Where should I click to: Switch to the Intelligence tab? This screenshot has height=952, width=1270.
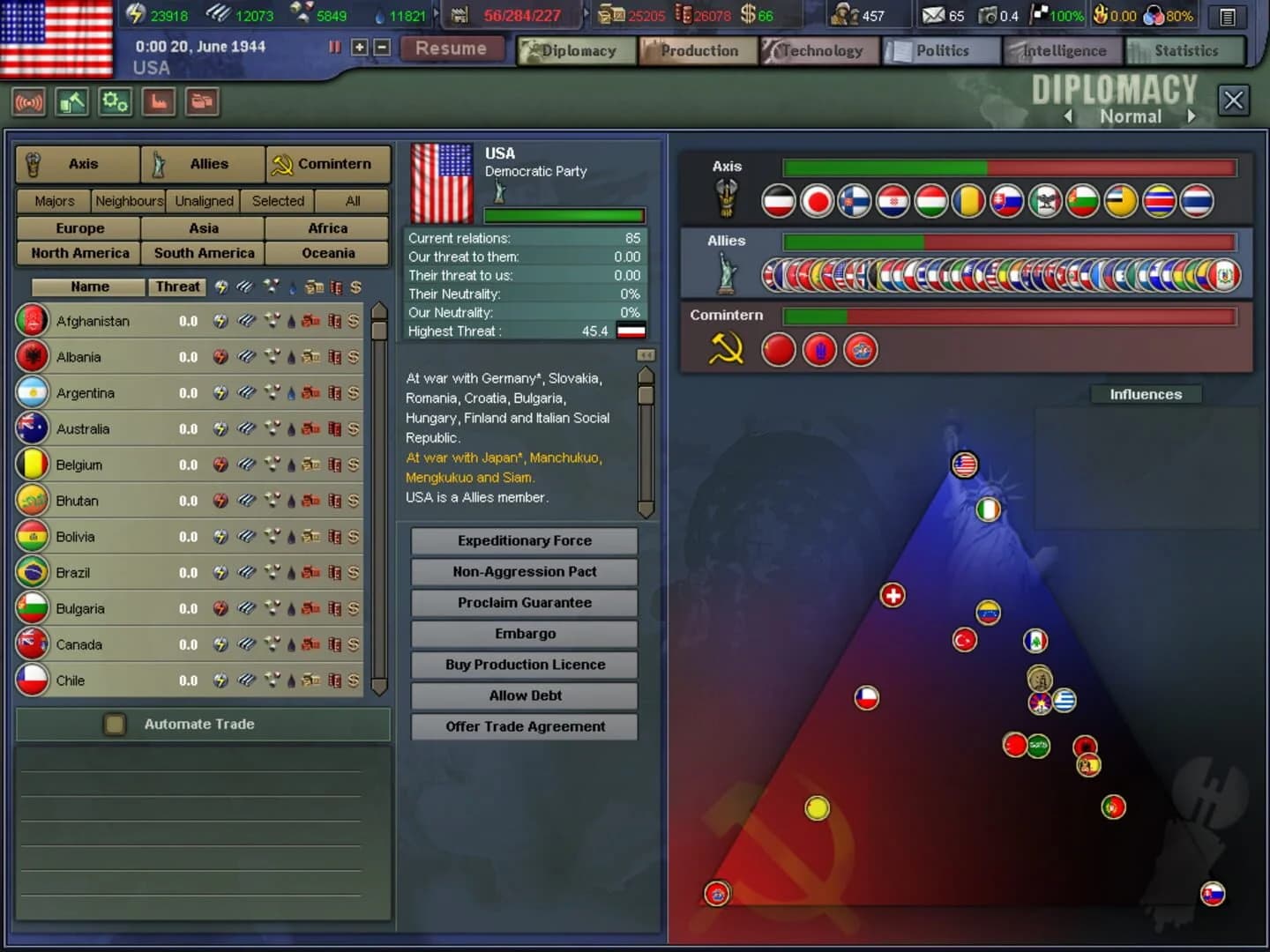point(1062,50)
